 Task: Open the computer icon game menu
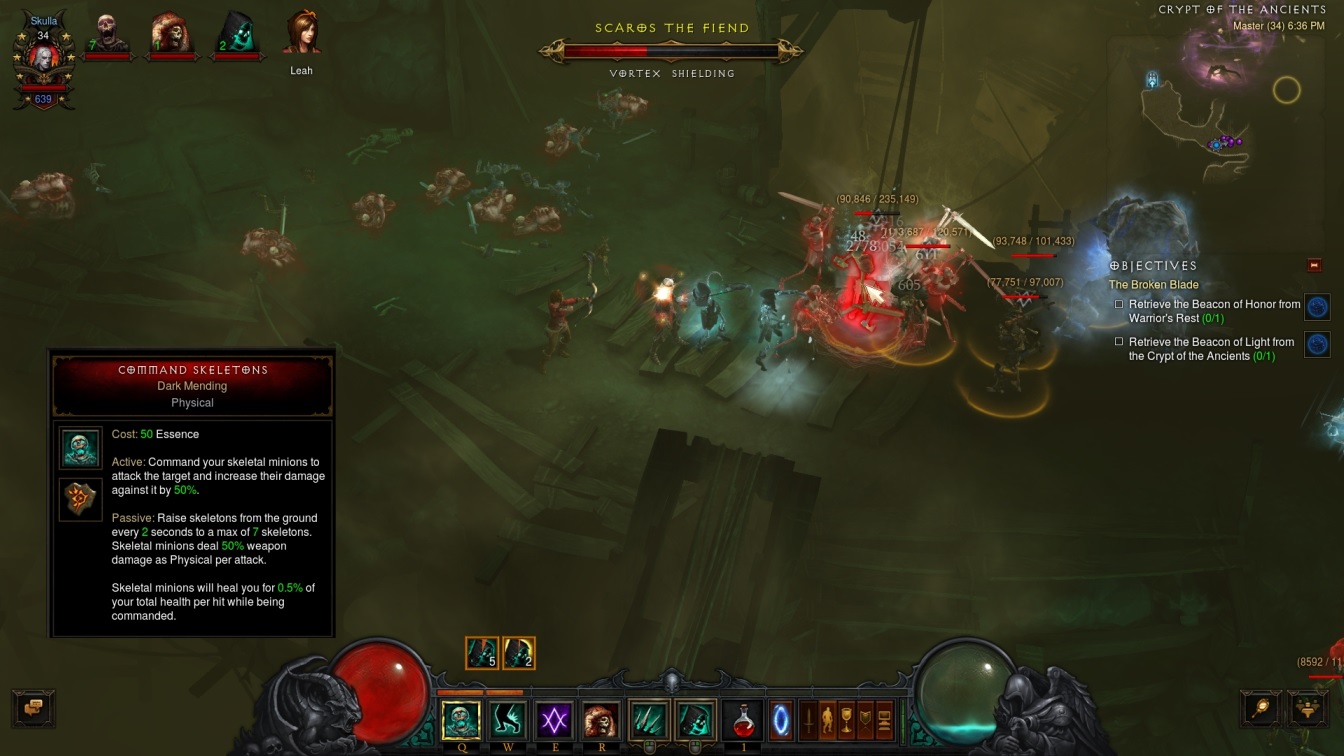pos(885,720)
